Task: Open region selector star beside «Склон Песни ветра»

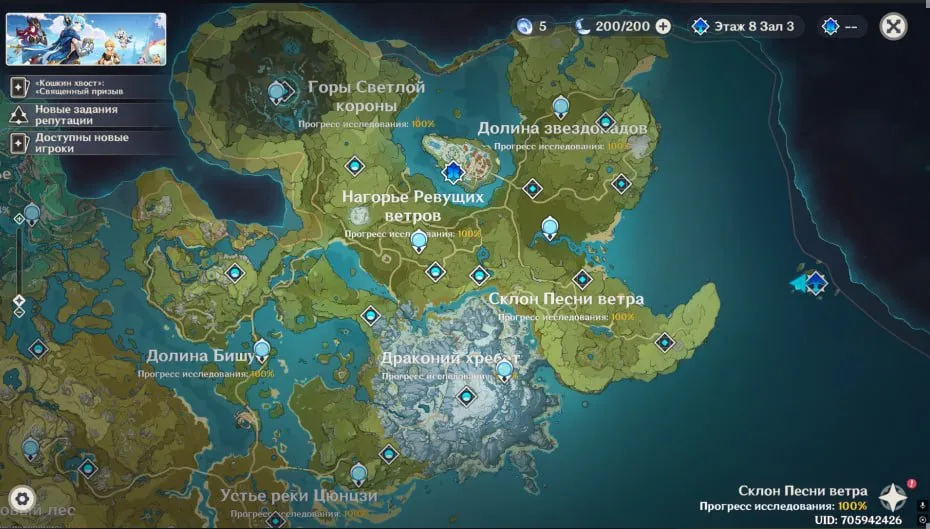Action: 892,497
